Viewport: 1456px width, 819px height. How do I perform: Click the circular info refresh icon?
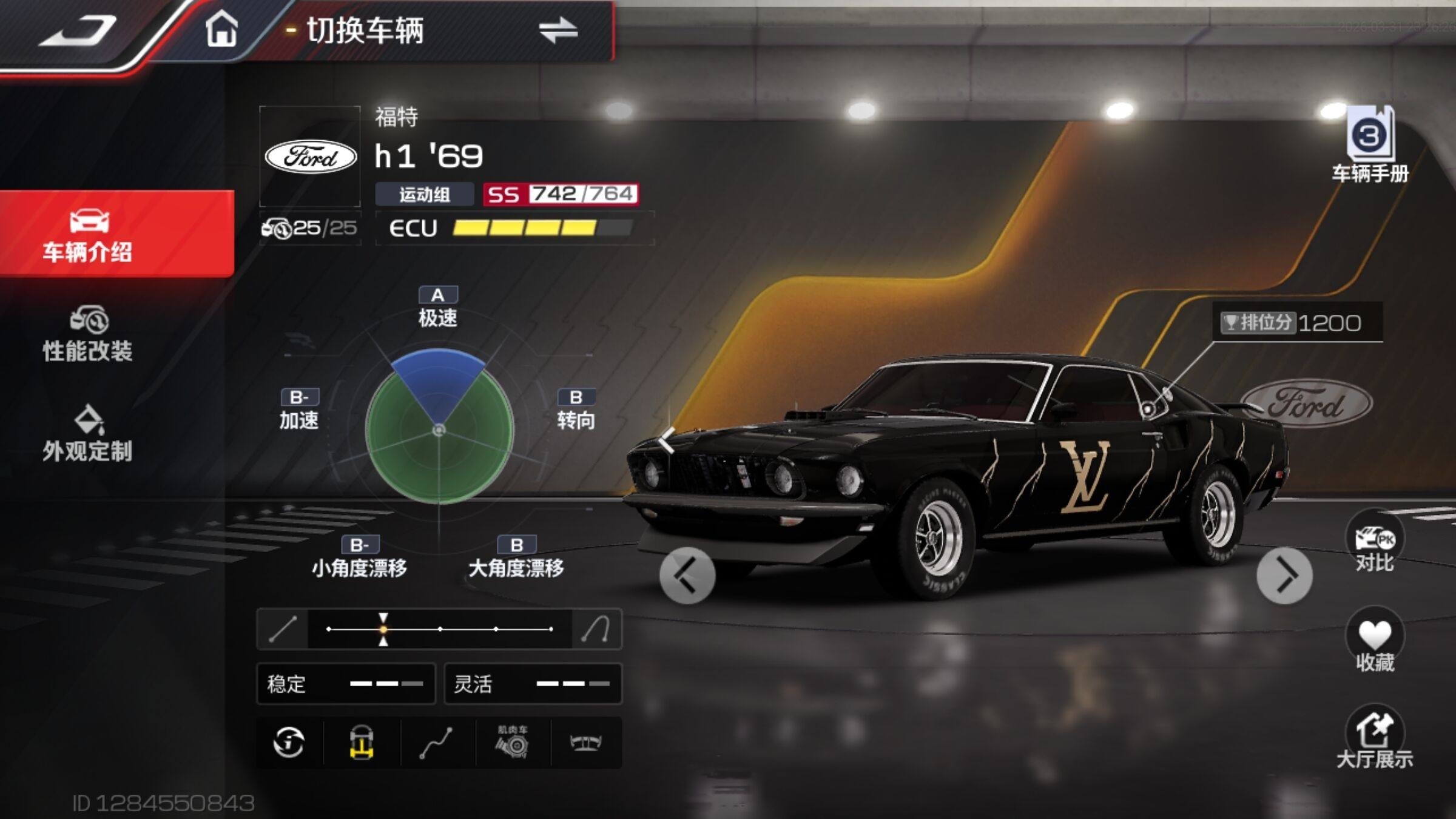[x=289, y=743]
